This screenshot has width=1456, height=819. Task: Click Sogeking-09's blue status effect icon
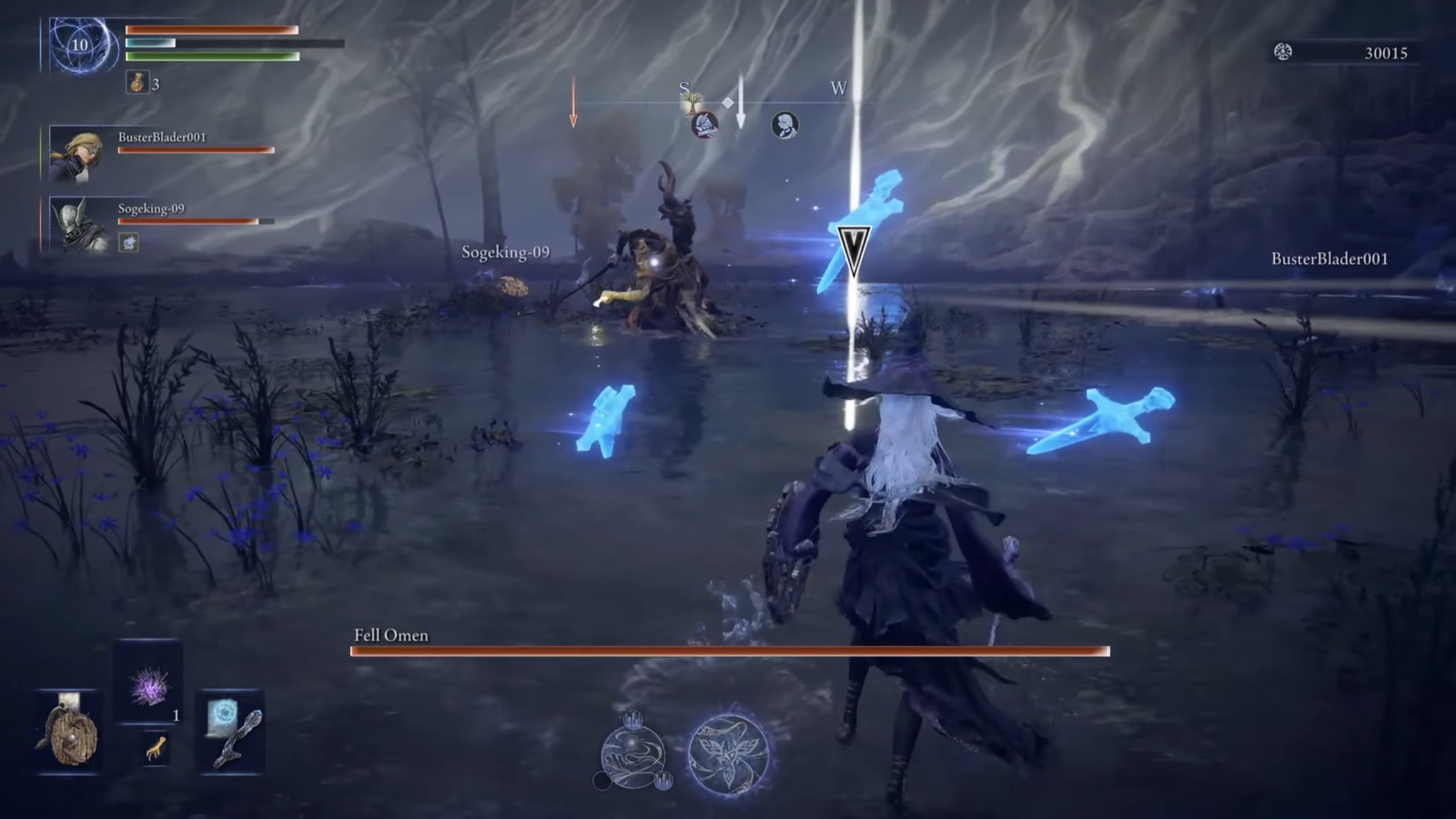128,242
